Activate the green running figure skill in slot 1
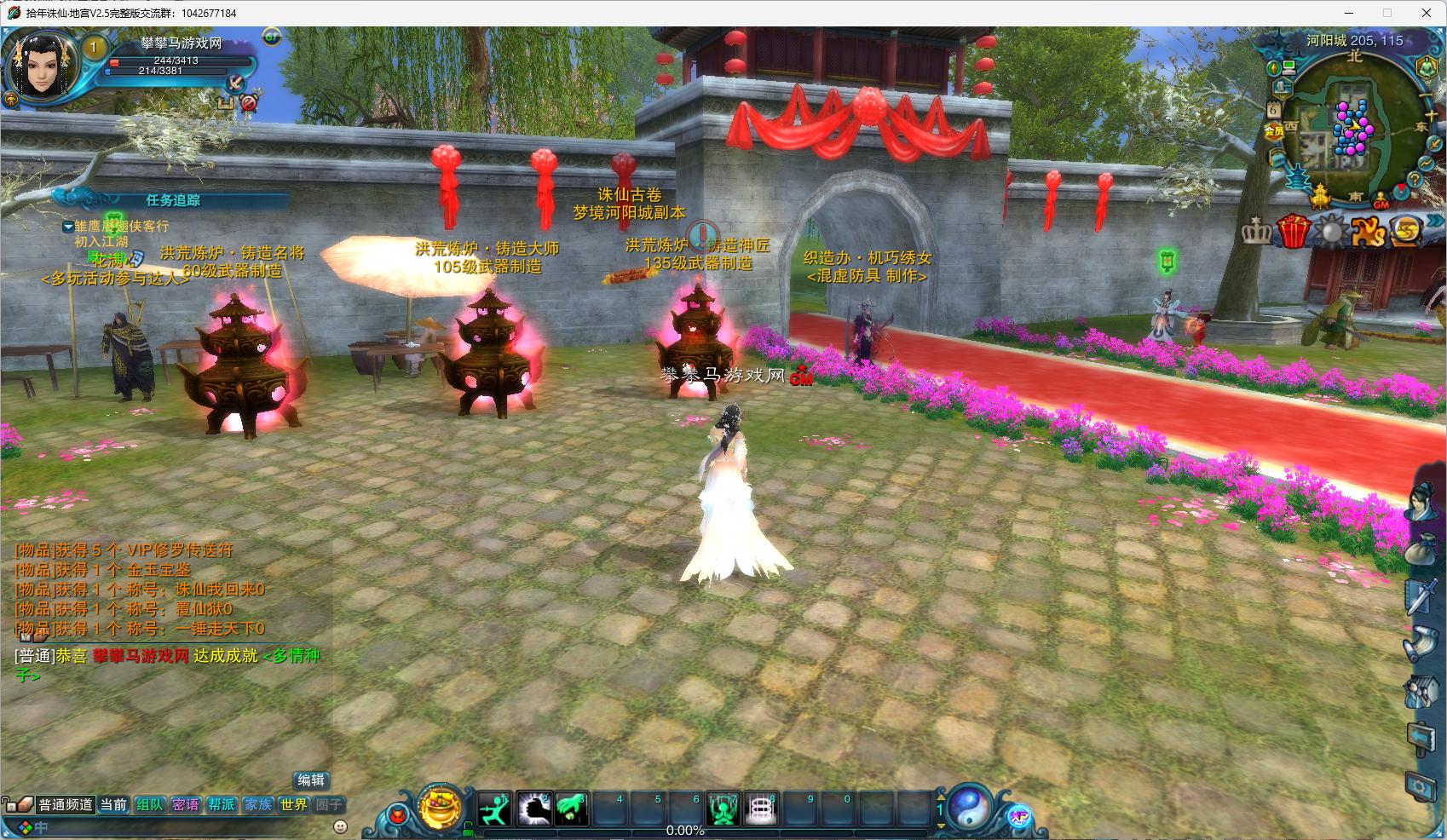This screenshot has height=840, width=1447. (494, 808)
